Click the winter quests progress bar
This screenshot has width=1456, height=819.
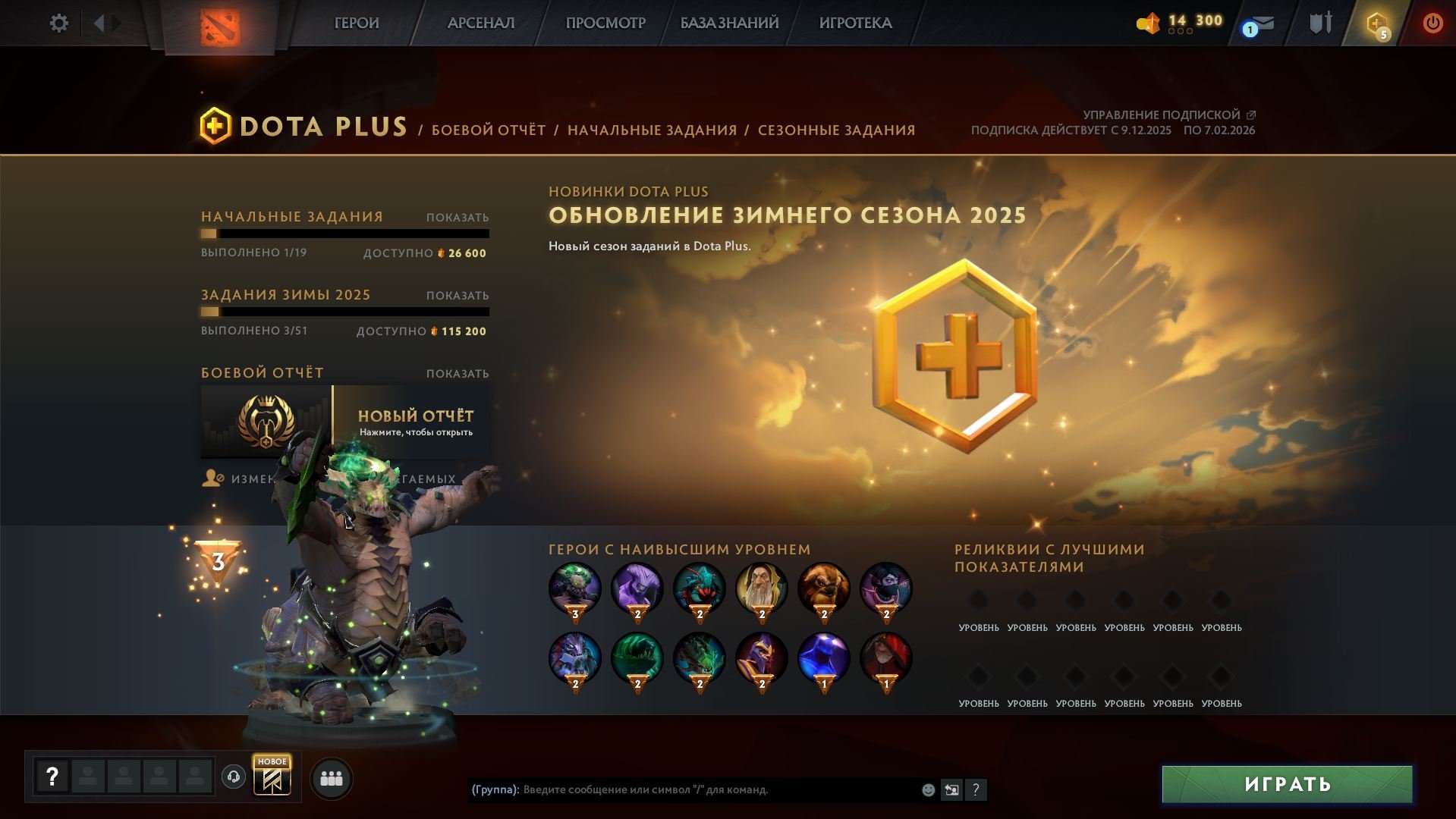tap(345, 312)
